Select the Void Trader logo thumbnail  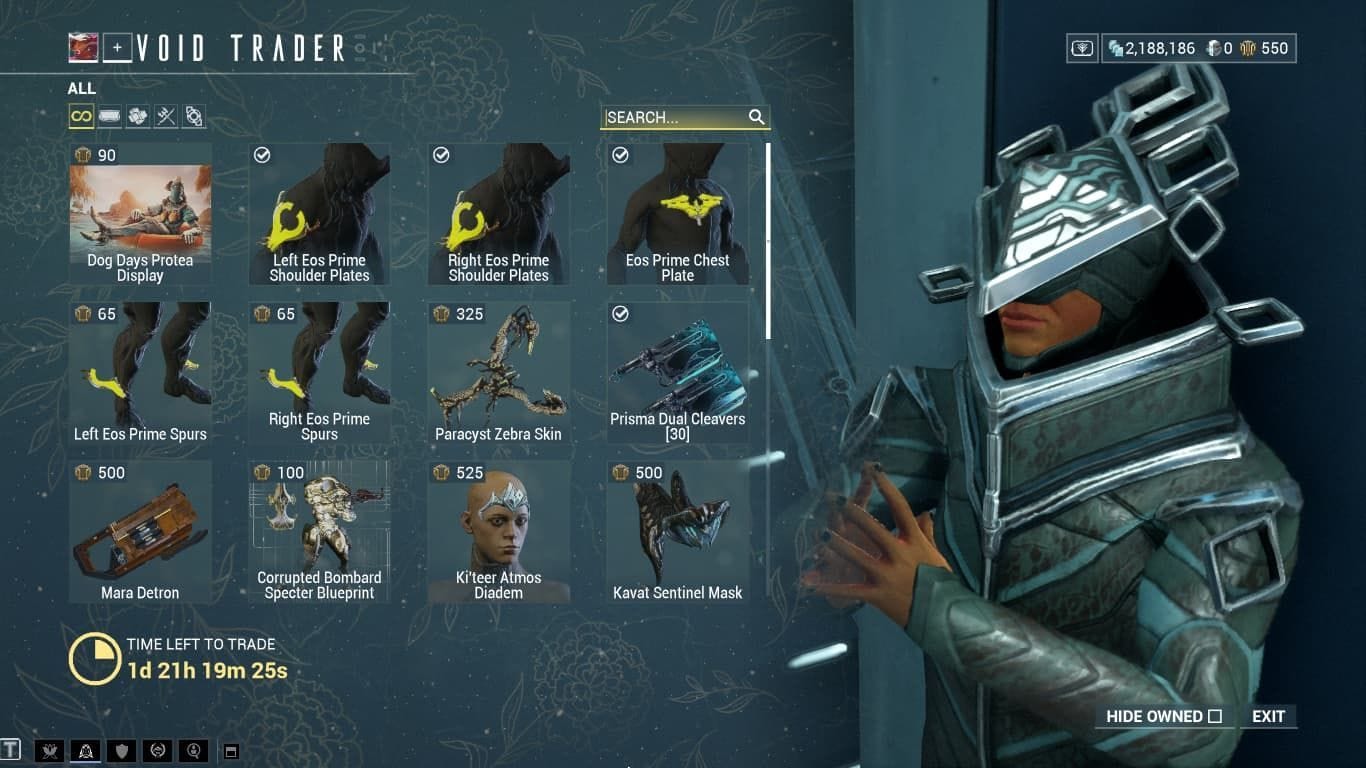point(84,45)
